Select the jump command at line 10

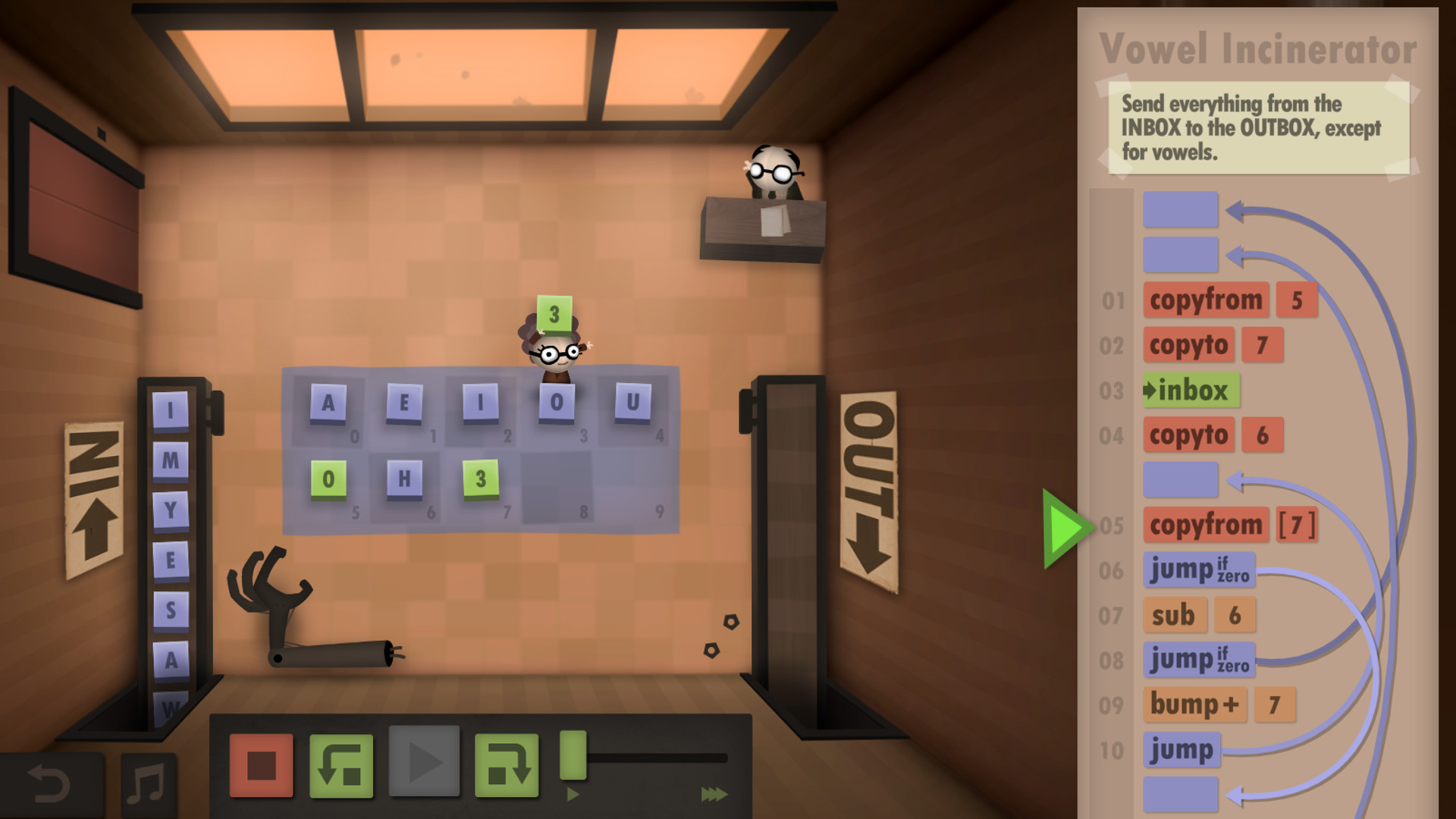1182,748
